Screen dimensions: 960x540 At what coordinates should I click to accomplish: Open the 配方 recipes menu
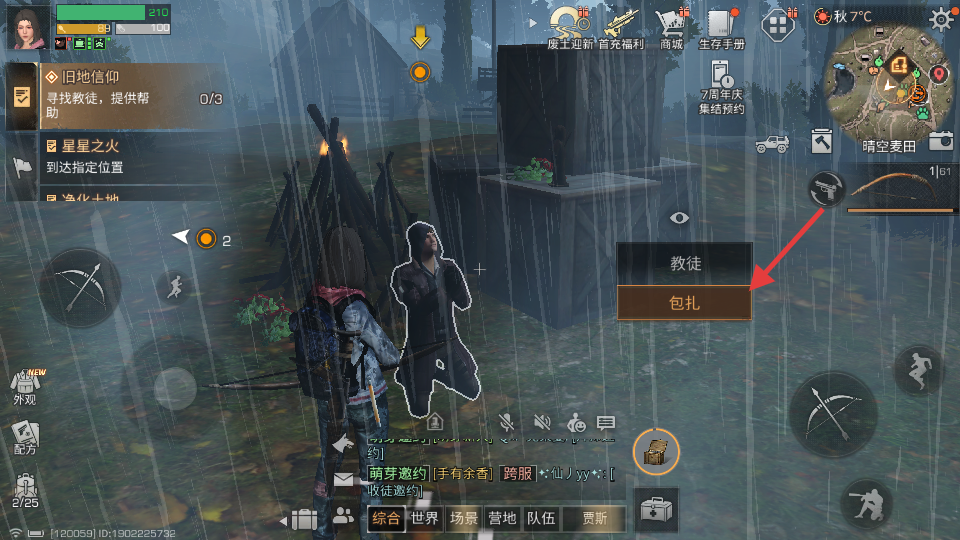[24, 437]
